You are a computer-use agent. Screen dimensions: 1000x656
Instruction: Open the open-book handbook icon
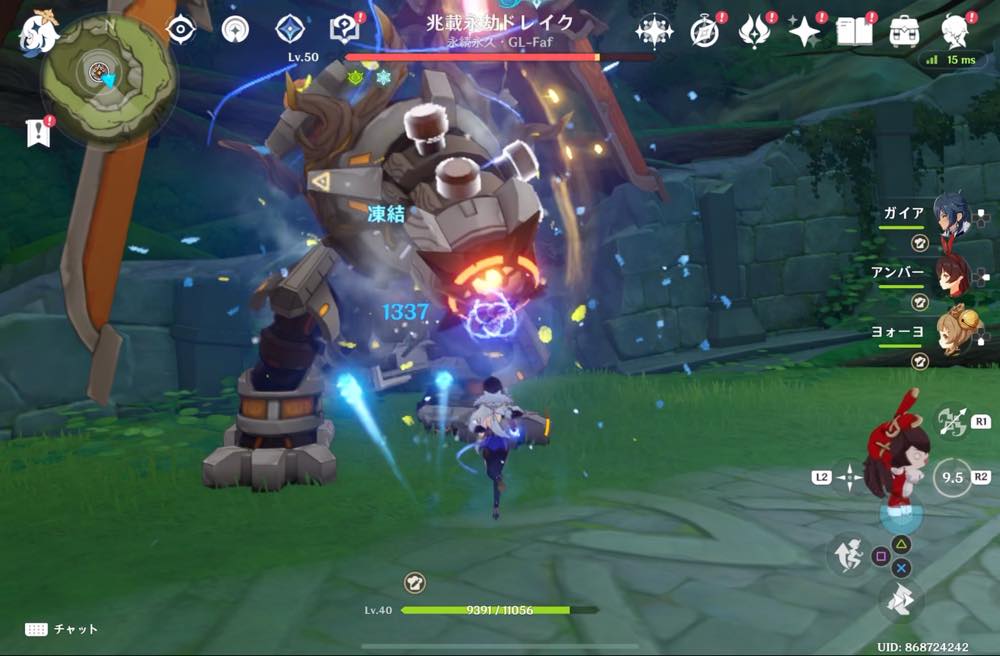click(x=853, y=32)
